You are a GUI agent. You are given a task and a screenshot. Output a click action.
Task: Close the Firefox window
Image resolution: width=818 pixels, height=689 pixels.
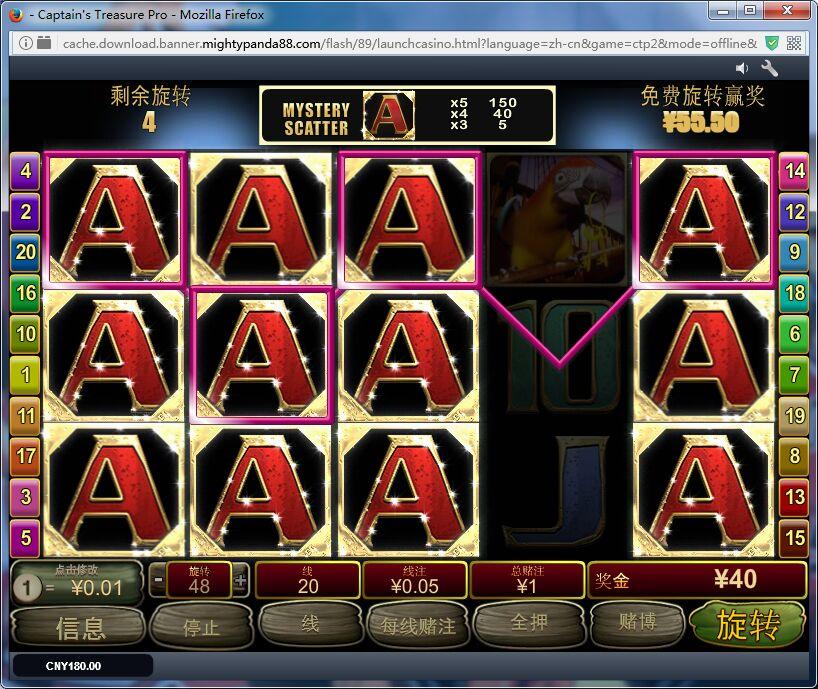(791, 11)
